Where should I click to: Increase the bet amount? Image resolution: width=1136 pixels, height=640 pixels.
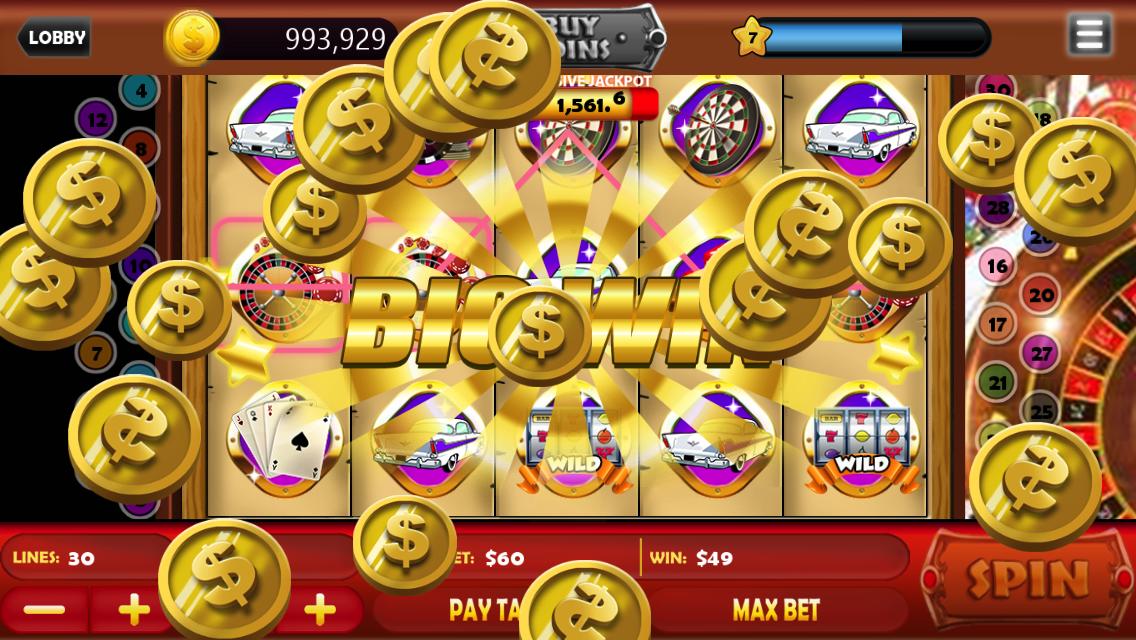tap(320, 610)
